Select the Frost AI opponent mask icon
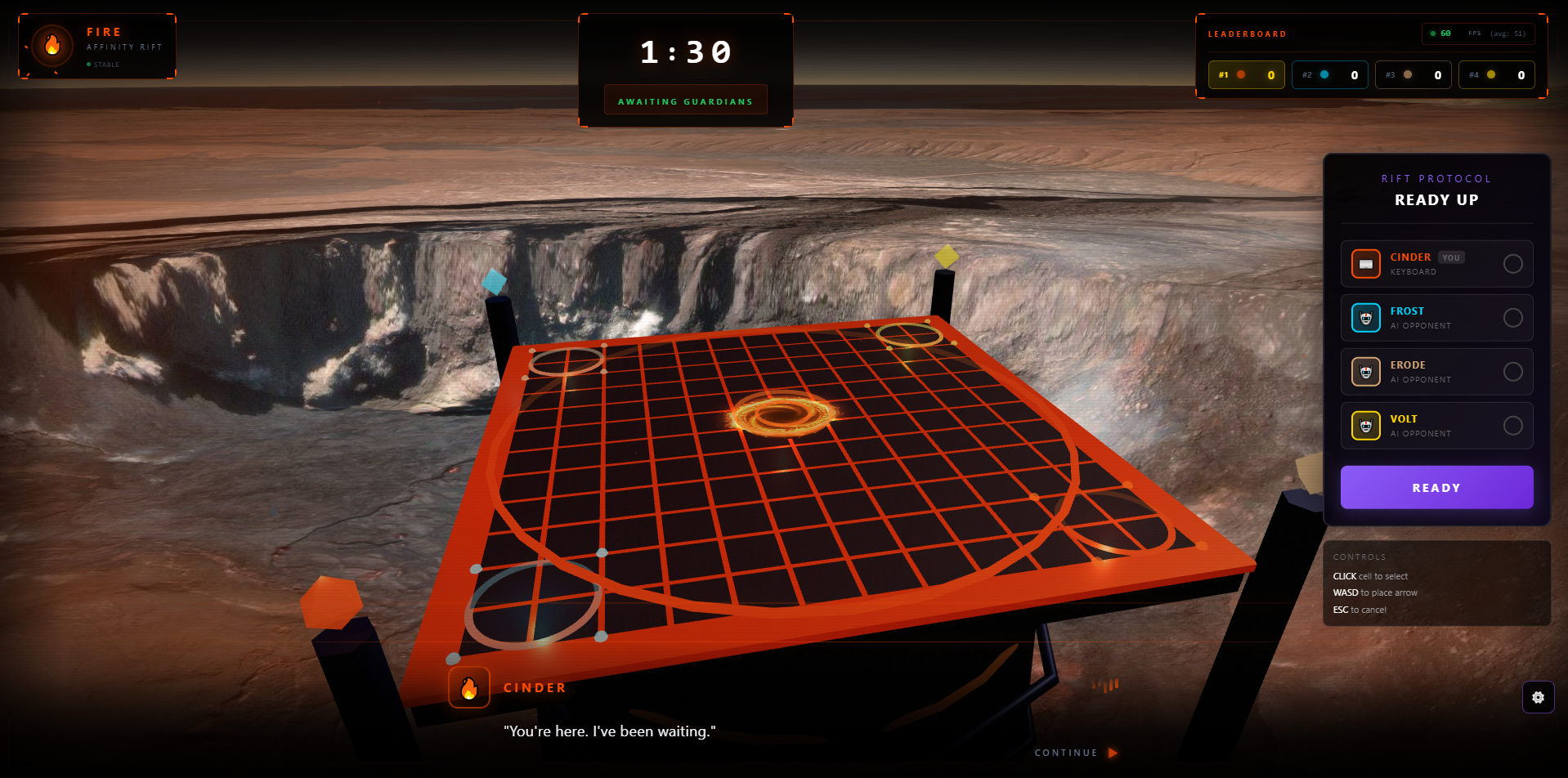Viewport: 1568px width, 778px height. (1365, 317)
